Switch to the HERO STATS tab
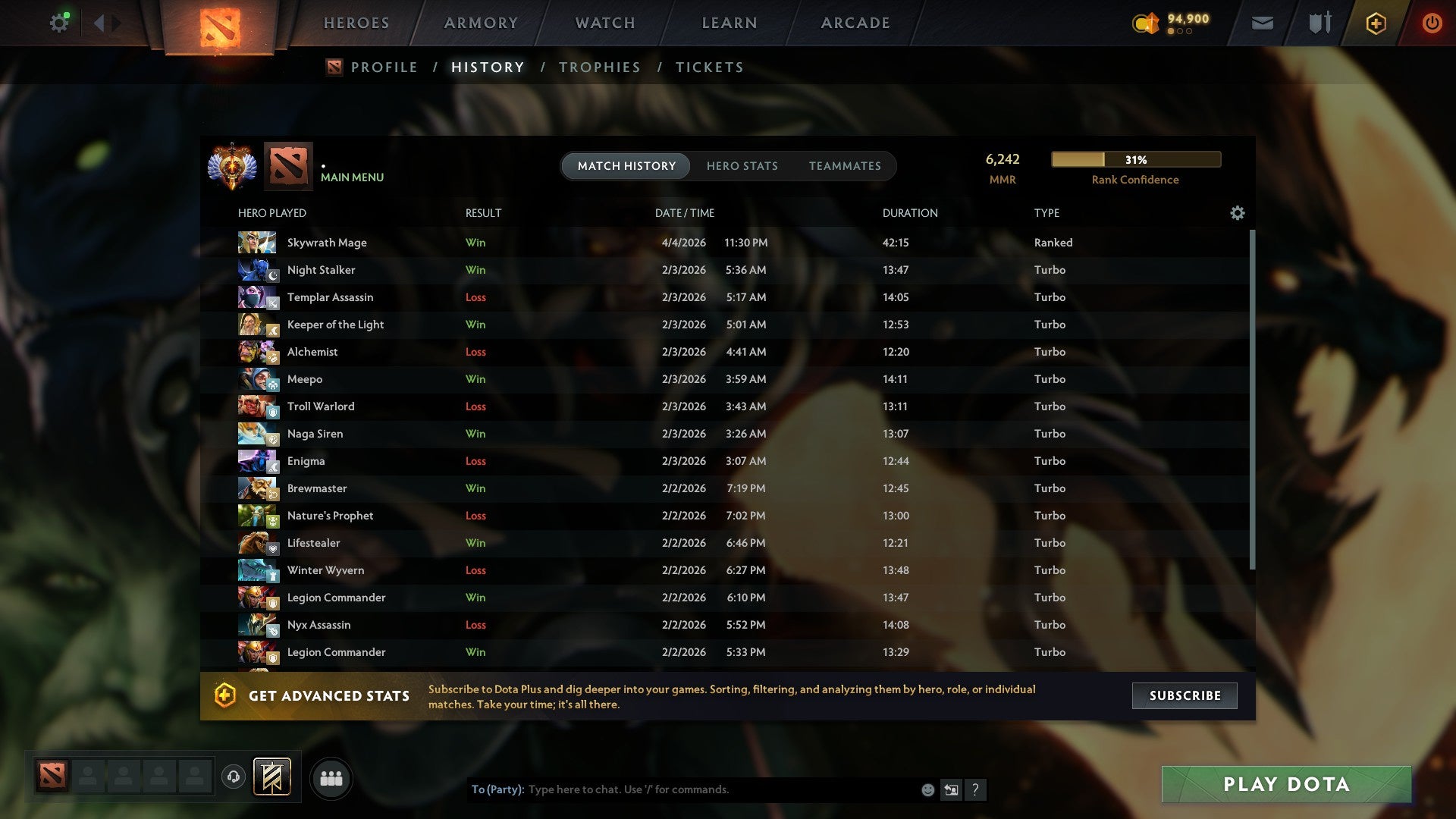The width and height of the screenshot is (1456, 819). click(x=742, y=166)
